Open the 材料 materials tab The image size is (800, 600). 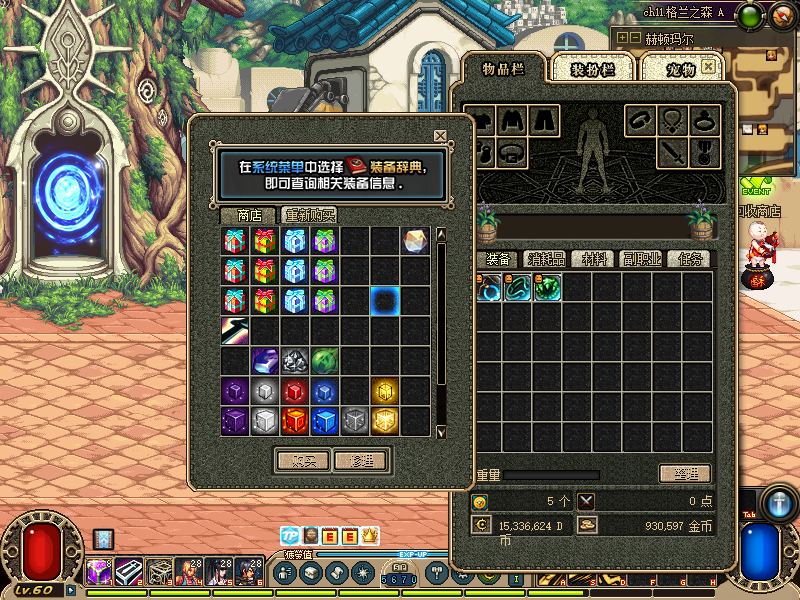(x=594, y=259)
